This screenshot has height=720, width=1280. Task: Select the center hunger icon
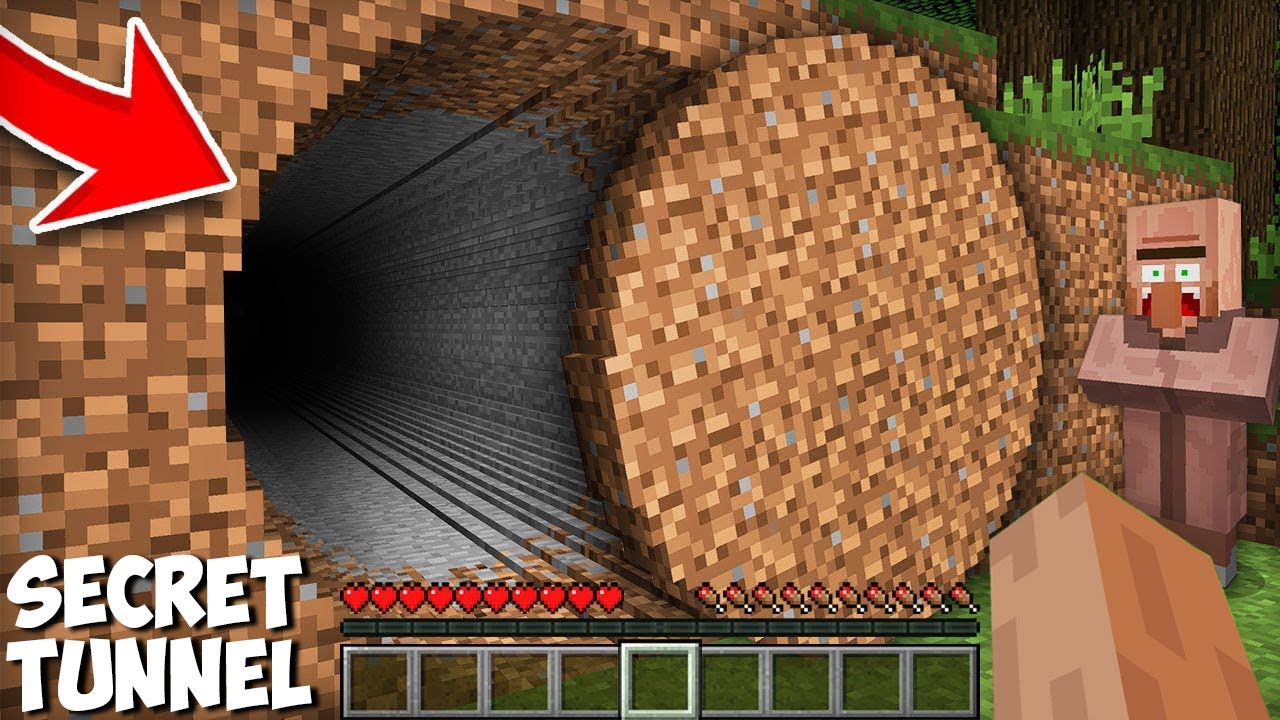[x=820, y=597]
